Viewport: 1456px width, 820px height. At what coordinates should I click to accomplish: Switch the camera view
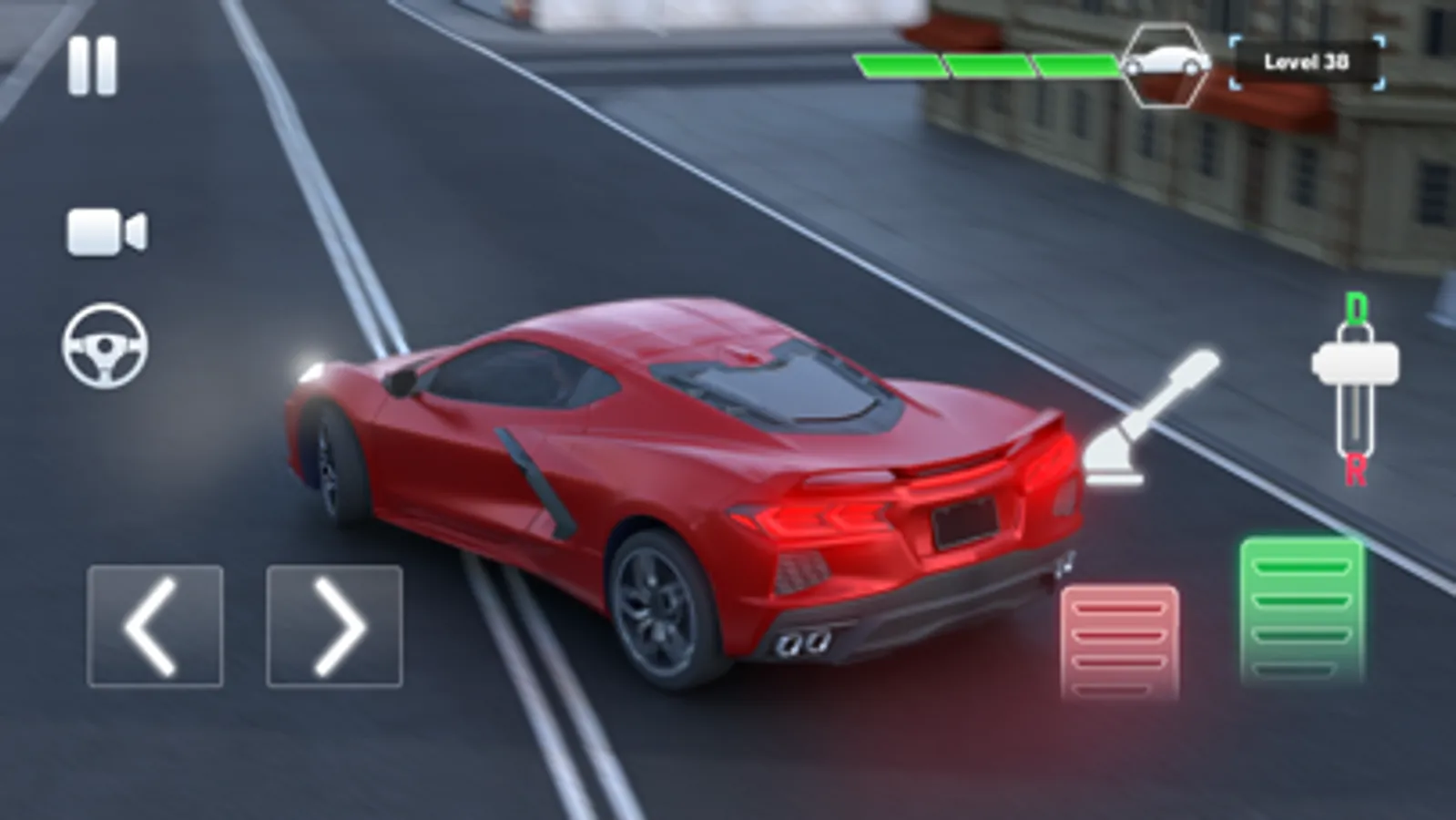(x=107, y=232)
